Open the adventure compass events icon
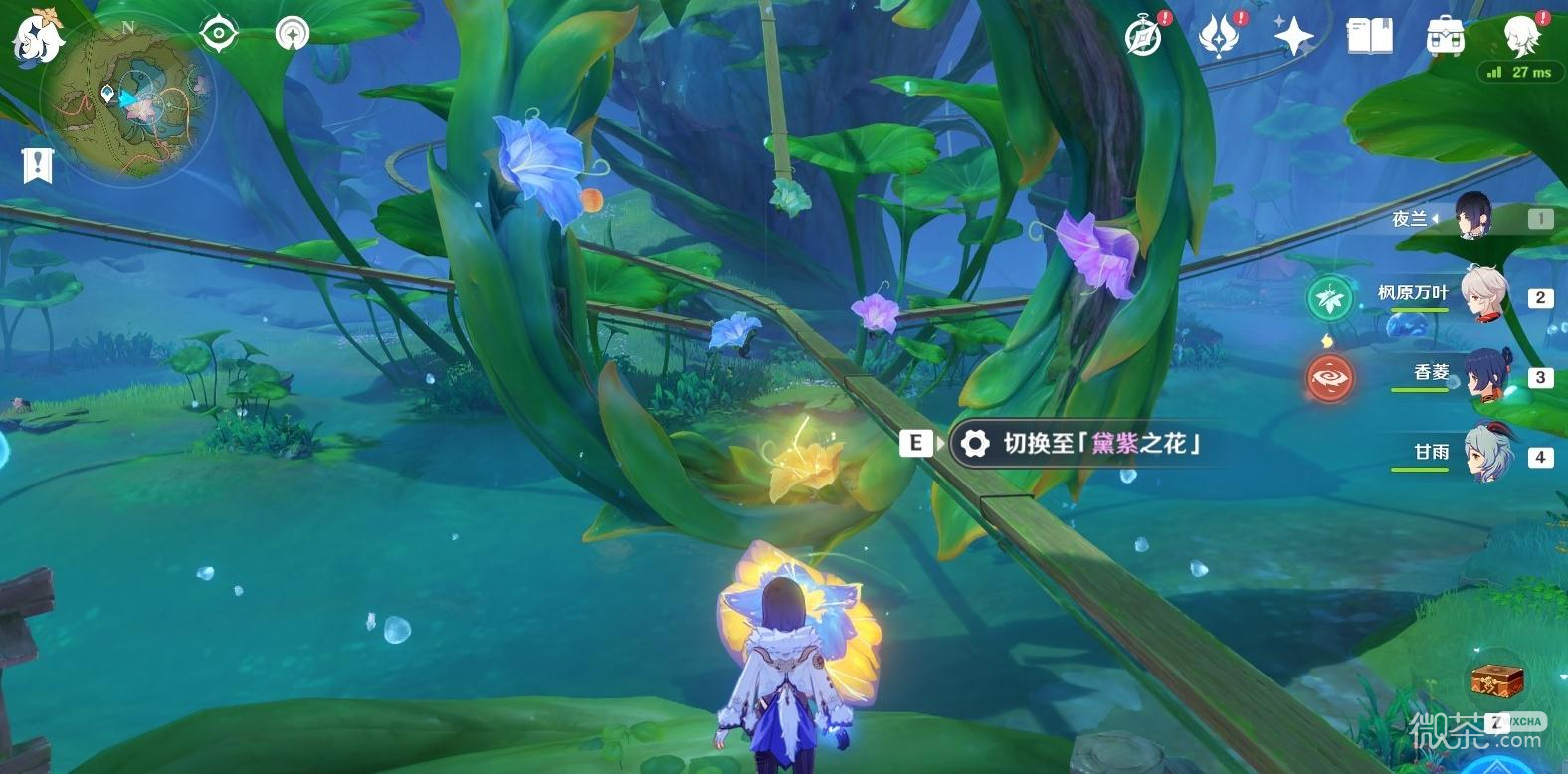The image size is (1568, 774). (x=1145, y=37)
